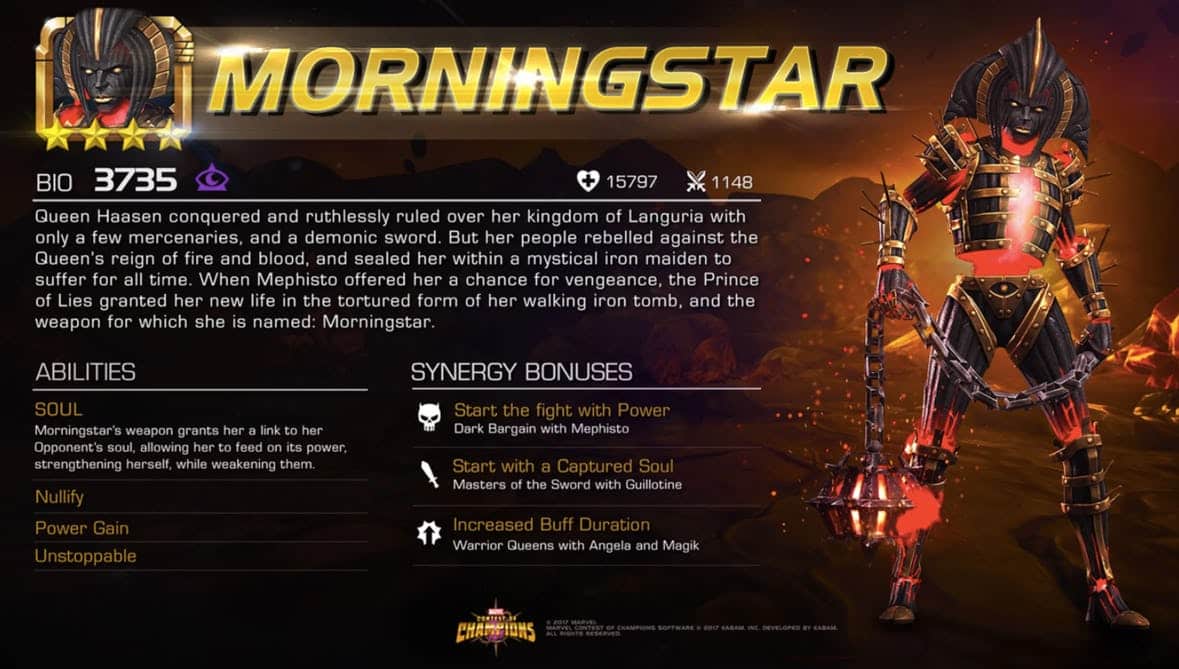
Task: Select the Start with a Captured Soul synergy
Action: point(563,466)
